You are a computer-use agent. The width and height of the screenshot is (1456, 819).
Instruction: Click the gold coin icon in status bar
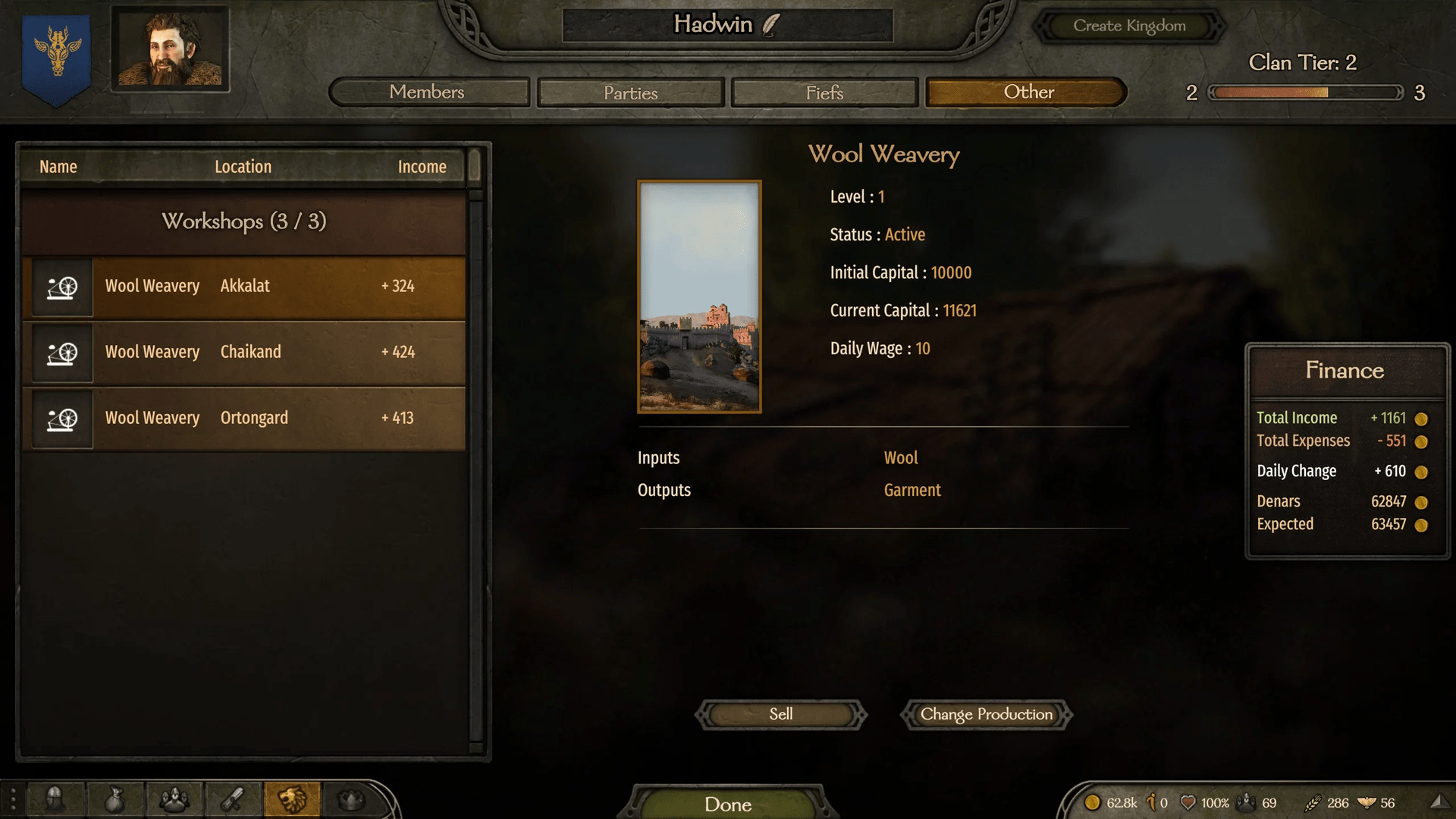1094,802
